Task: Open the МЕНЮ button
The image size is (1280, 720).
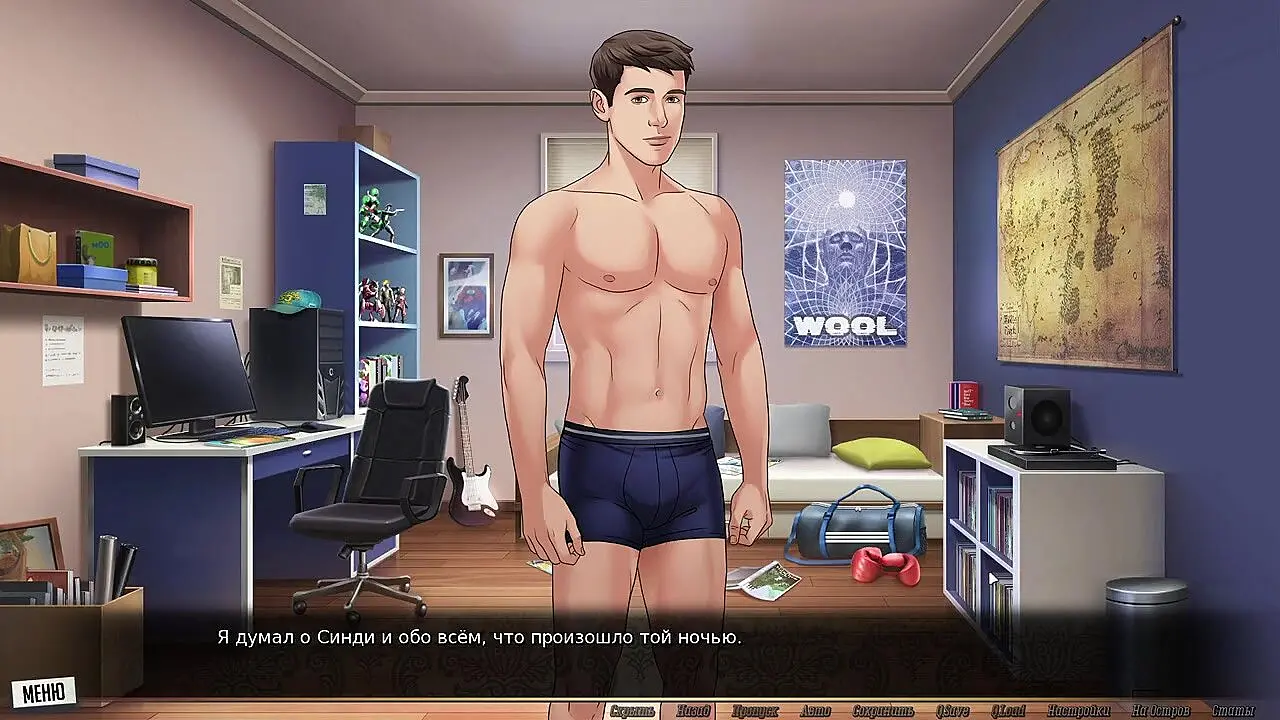Action: coord(43,691)
